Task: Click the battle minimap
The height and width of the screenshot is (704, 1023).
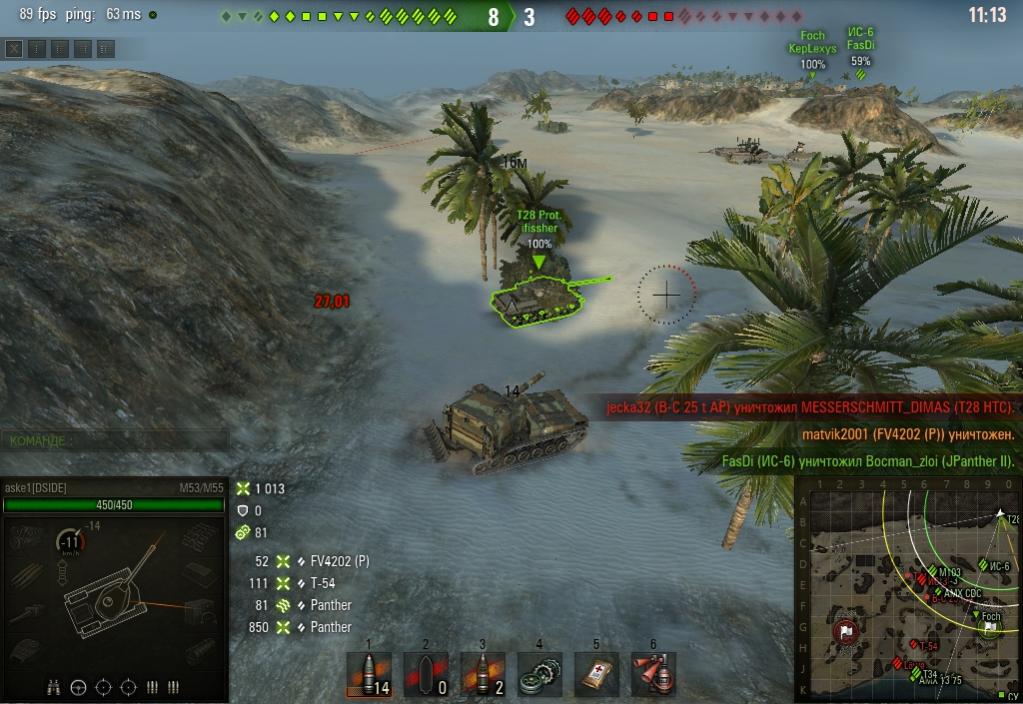Action: tap(908, 590)
